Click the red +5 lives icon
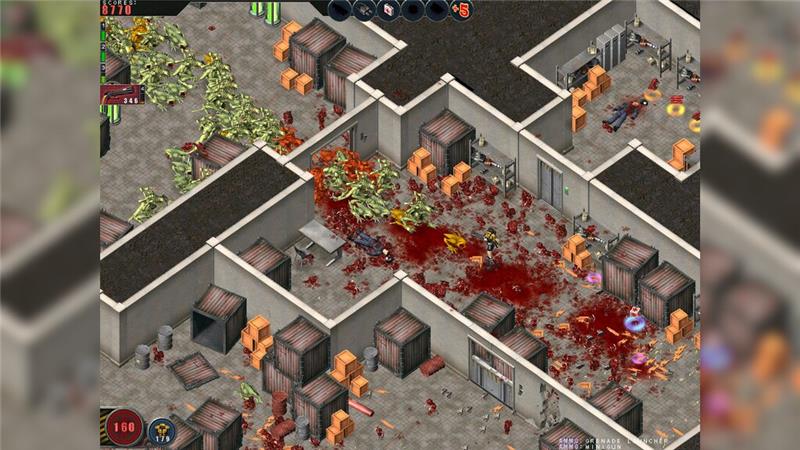 click(x=461, y=10)
